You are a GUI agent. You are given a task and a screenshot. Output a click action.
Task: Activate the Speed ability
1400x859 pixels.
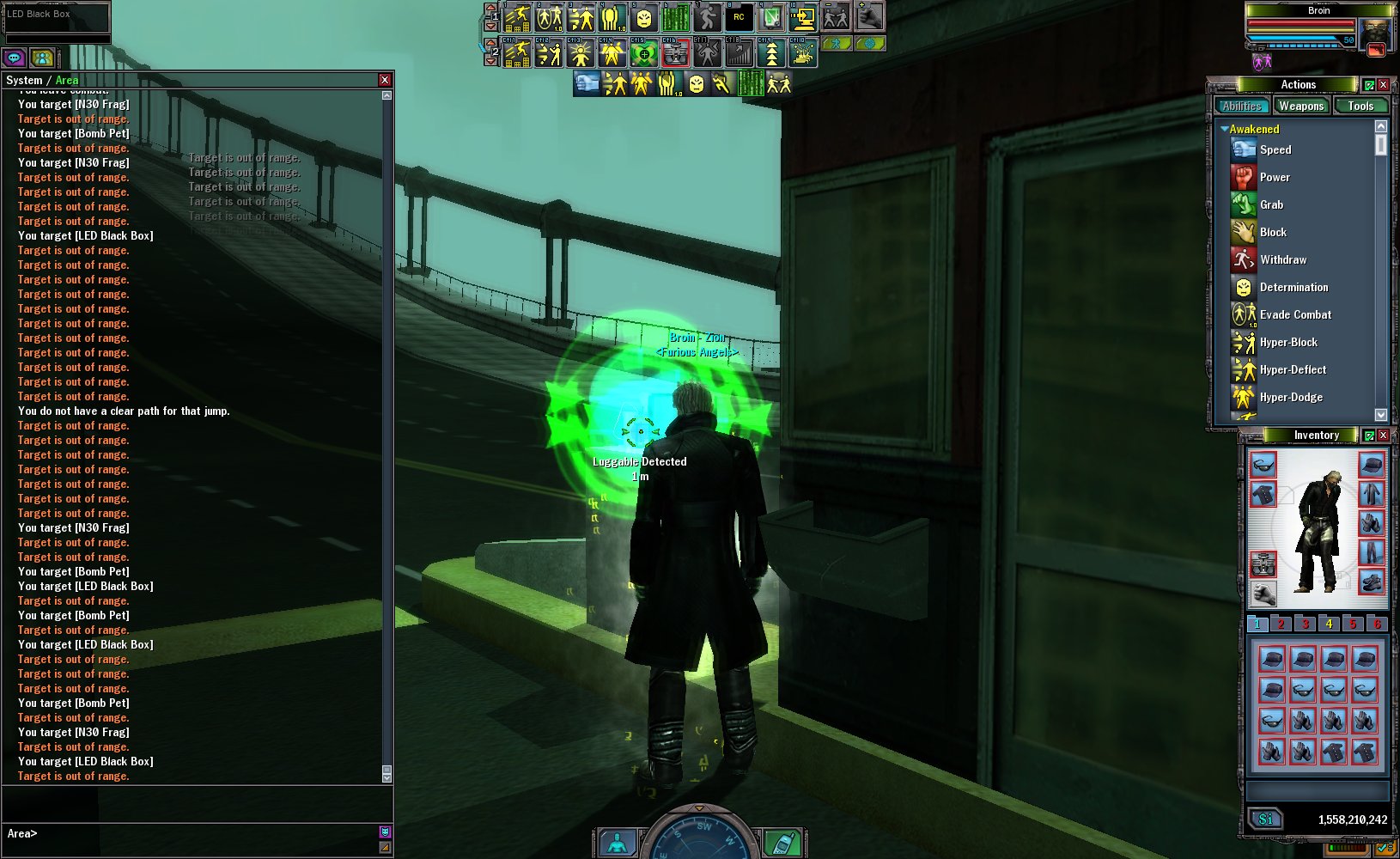(x=1275, y=150)
